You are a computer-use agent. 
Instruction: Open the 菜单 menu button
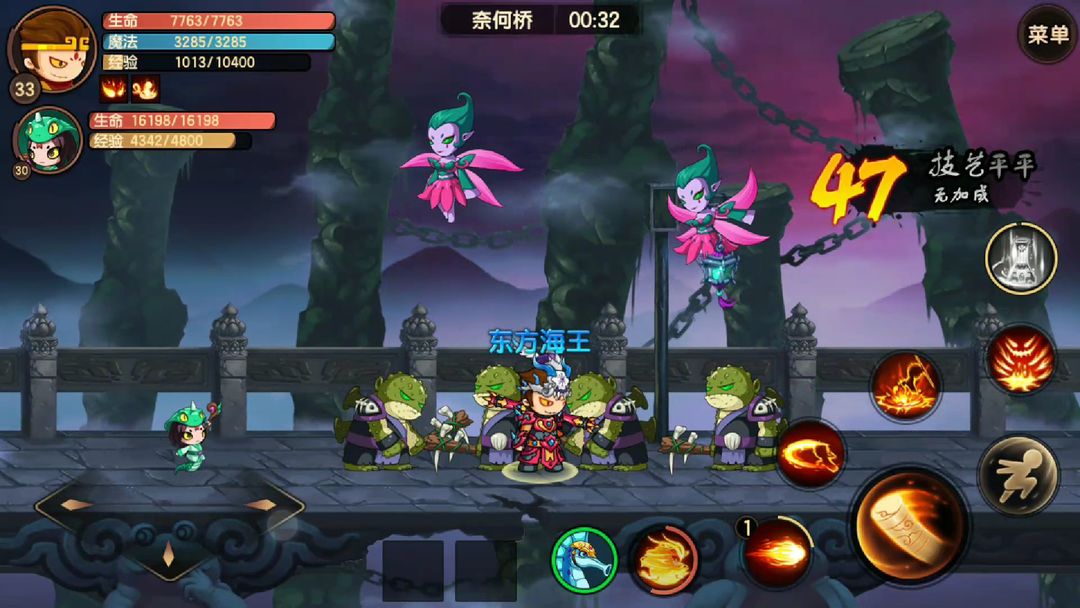point(1047,35)
